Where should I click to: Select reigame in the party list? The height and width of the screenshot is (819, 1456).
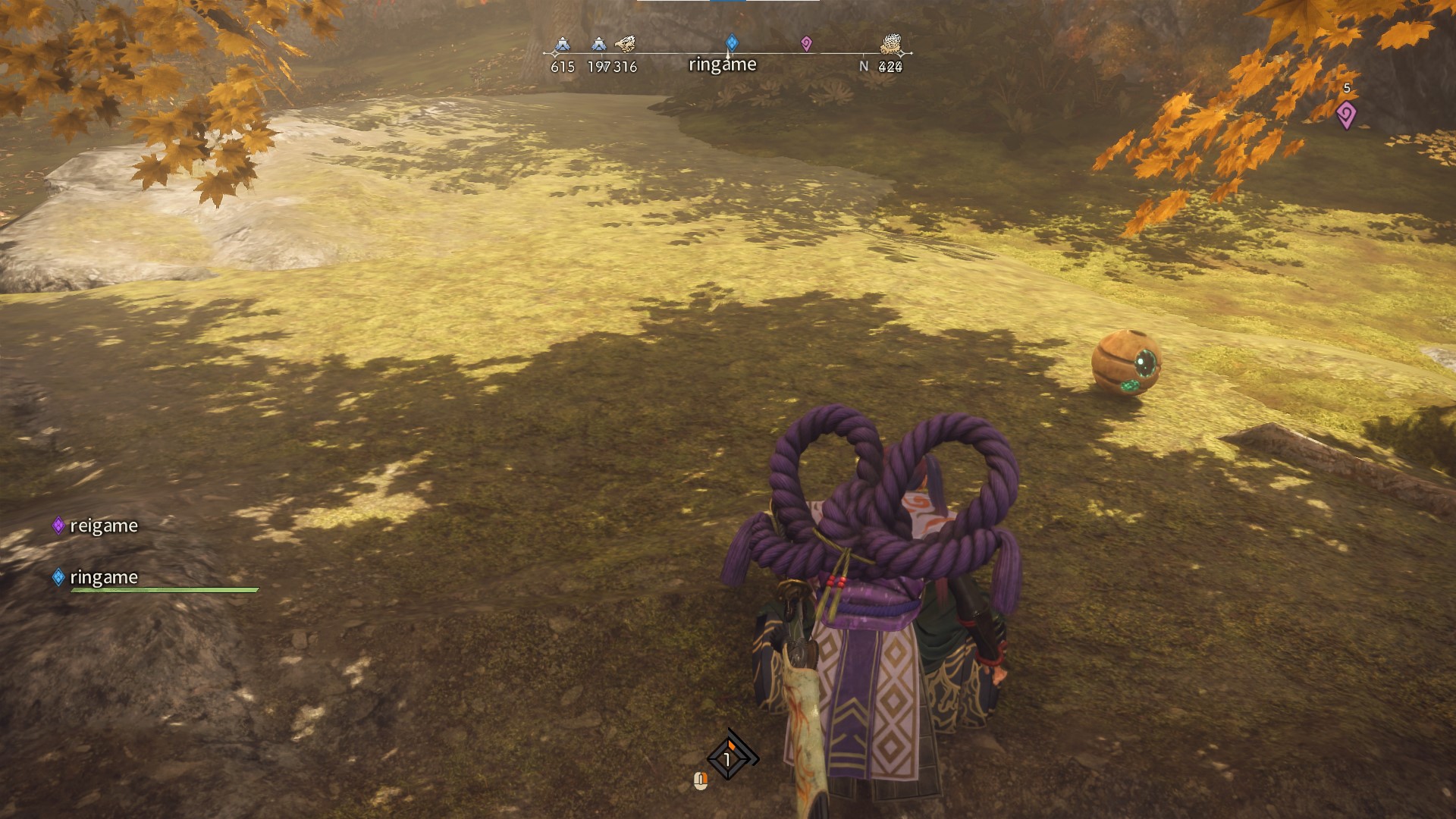tap(103, 526)
